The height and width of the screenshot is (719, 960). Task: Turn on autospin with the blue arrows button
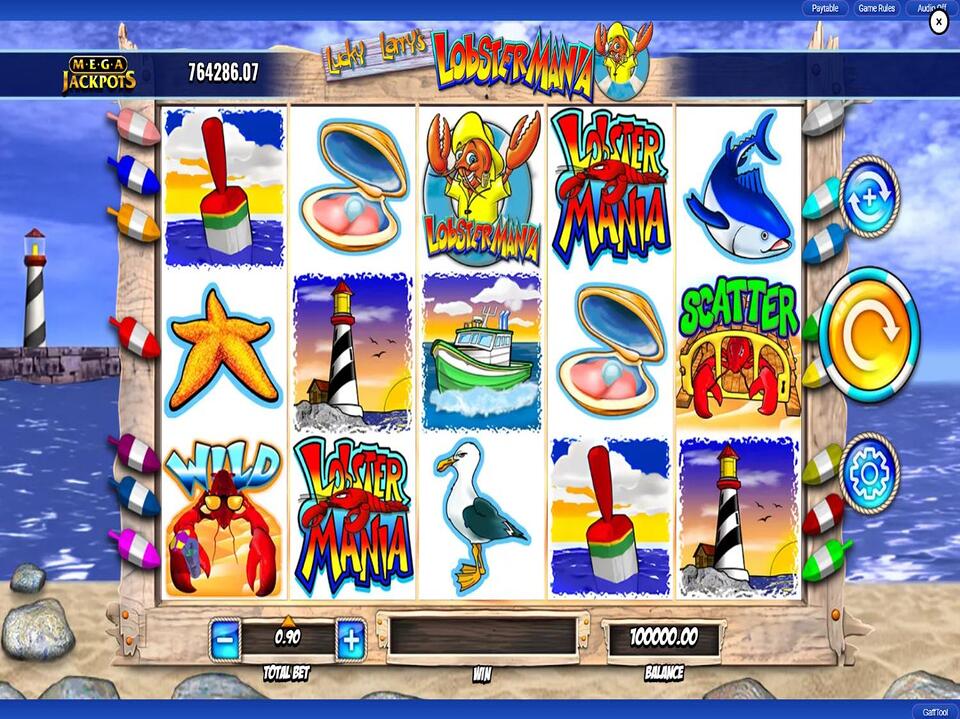click(869, 196)
